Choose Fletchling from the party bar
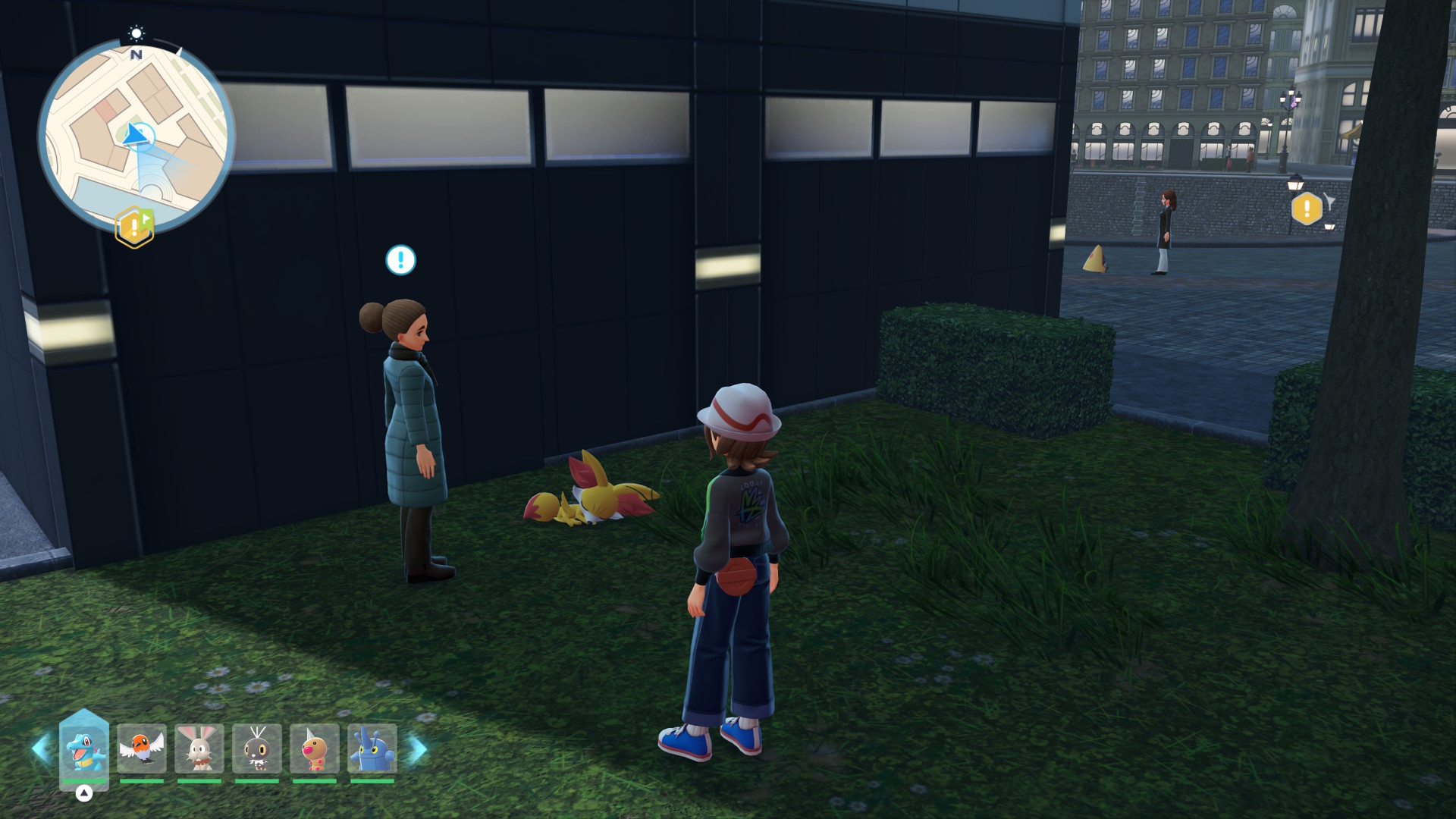Viewport: 1456px width, 819px height. [142, 748]
